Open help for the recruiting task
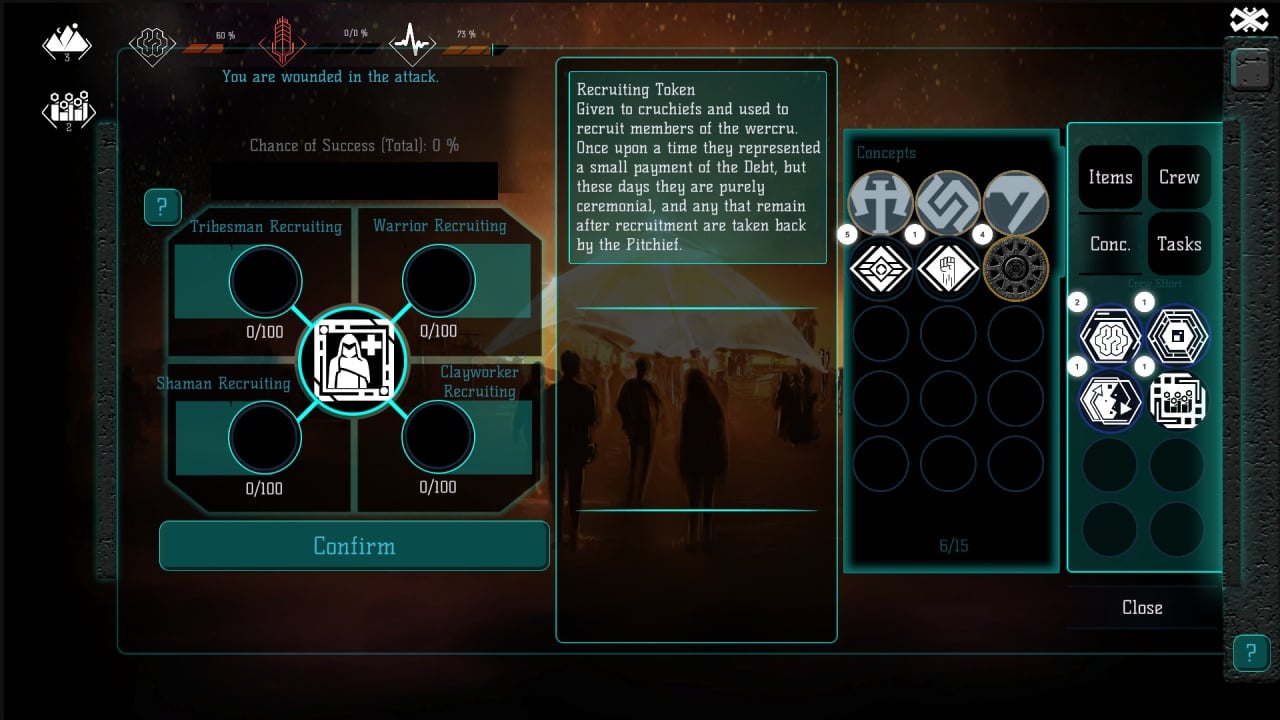1280x720 pixels. click(162, 207)
